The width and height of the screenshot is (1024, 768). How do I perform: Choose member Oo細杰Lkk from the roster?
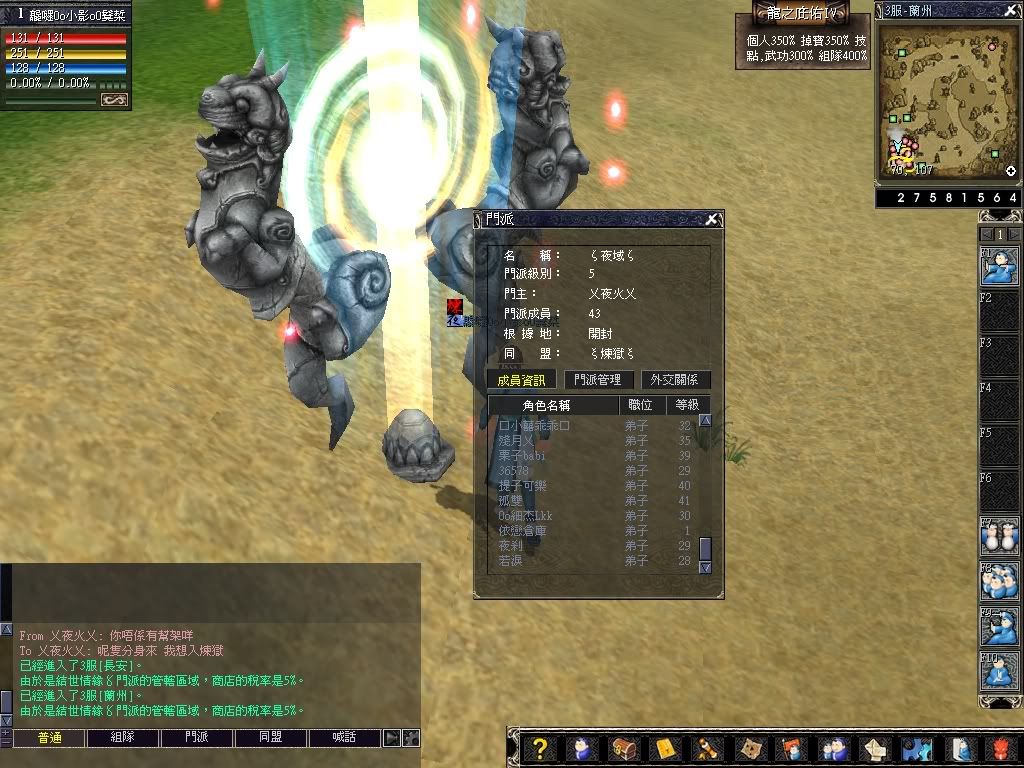[x=526, y=516]
